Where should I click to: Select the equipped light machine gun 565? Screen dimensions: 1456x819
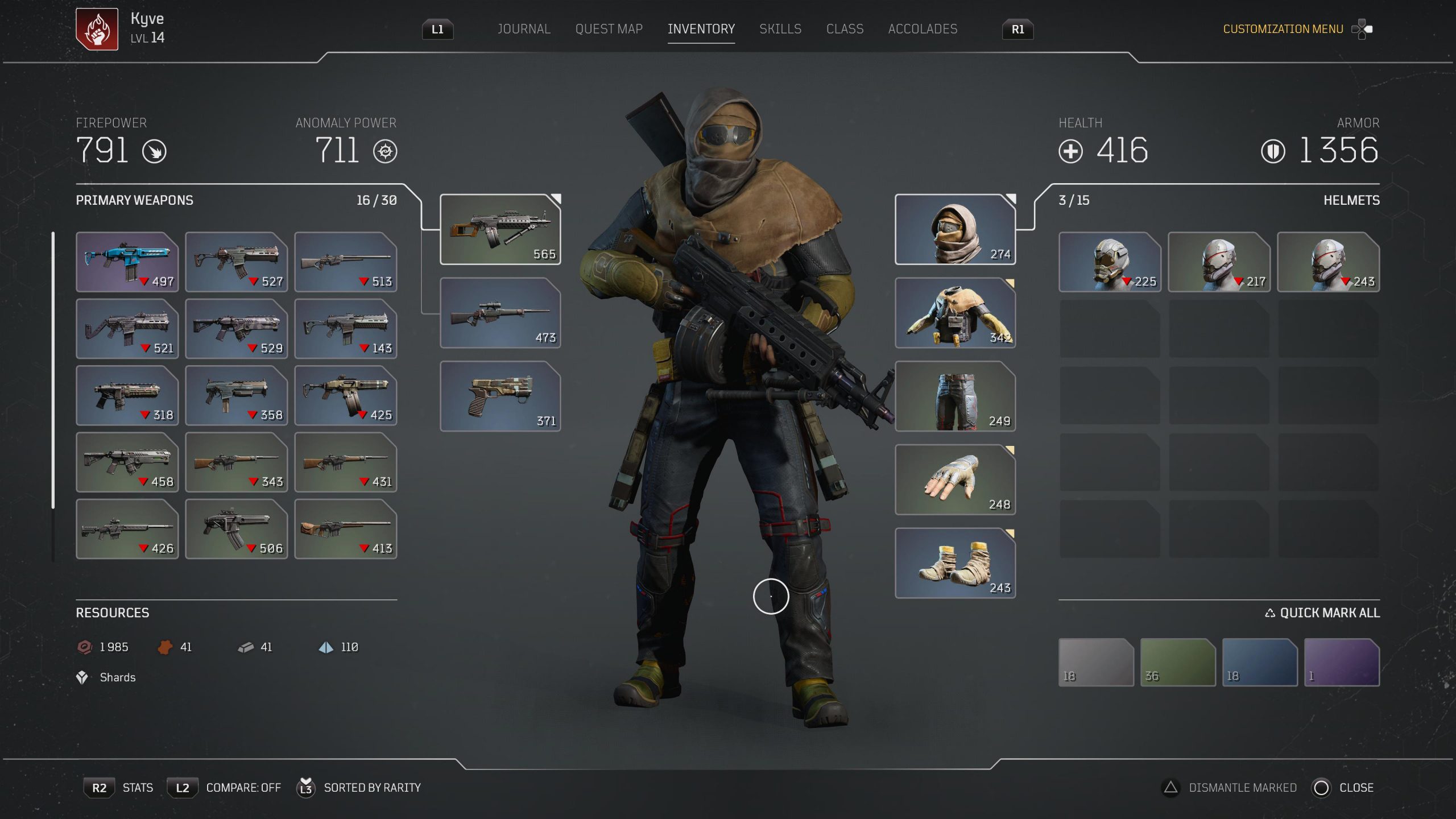(x=500, y=229)
